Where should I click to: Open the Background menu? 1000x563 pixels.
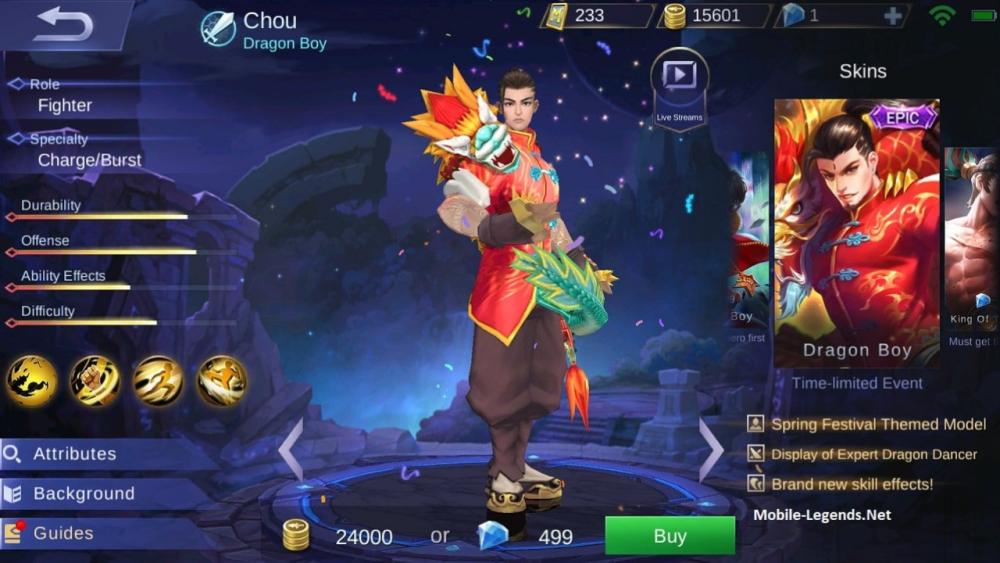pos(84,494)
